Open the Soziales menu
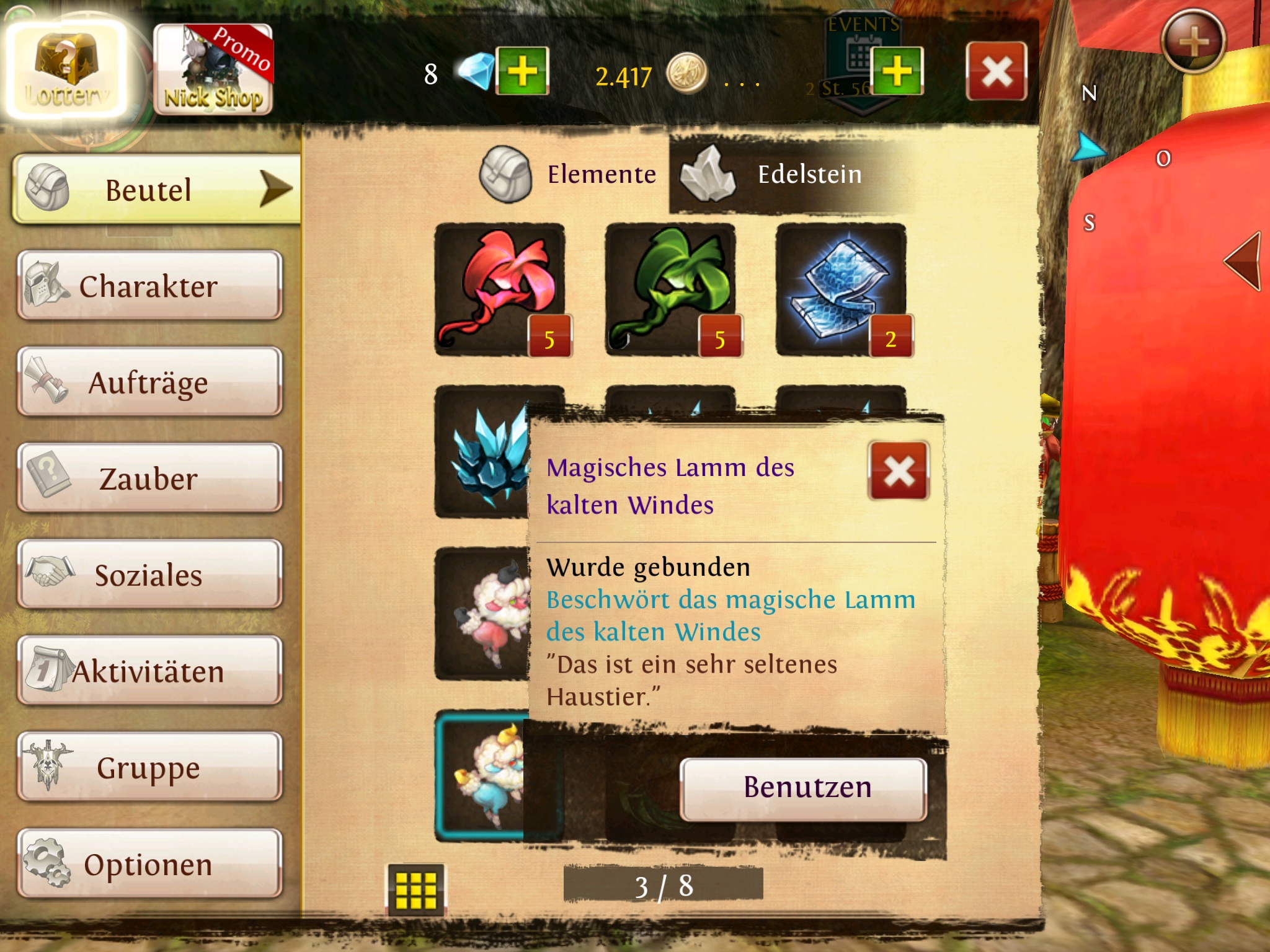1270x952 pixels. point(149,575)
